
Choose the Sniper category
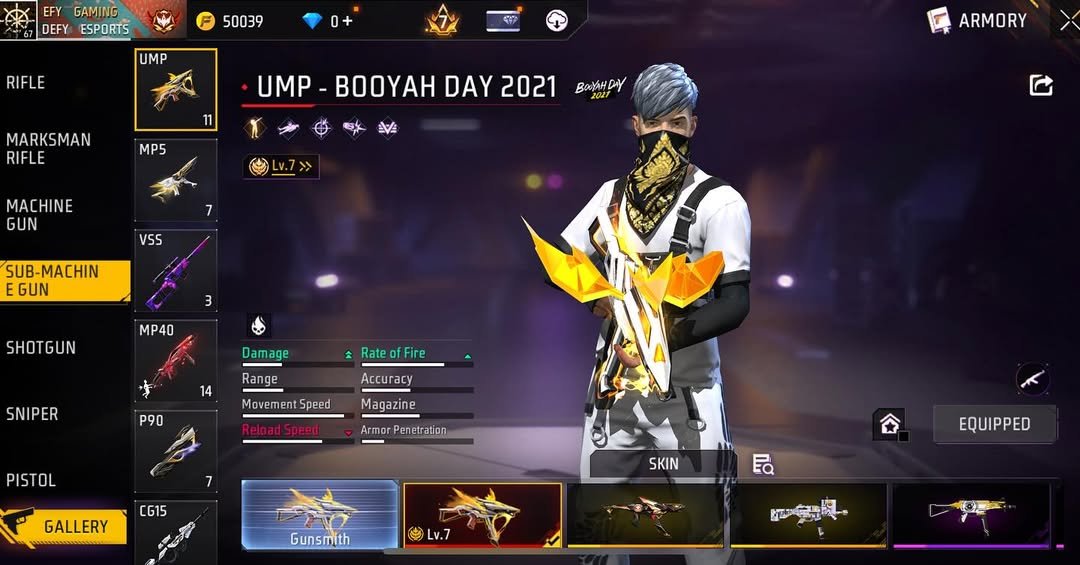tap(32, 414)
